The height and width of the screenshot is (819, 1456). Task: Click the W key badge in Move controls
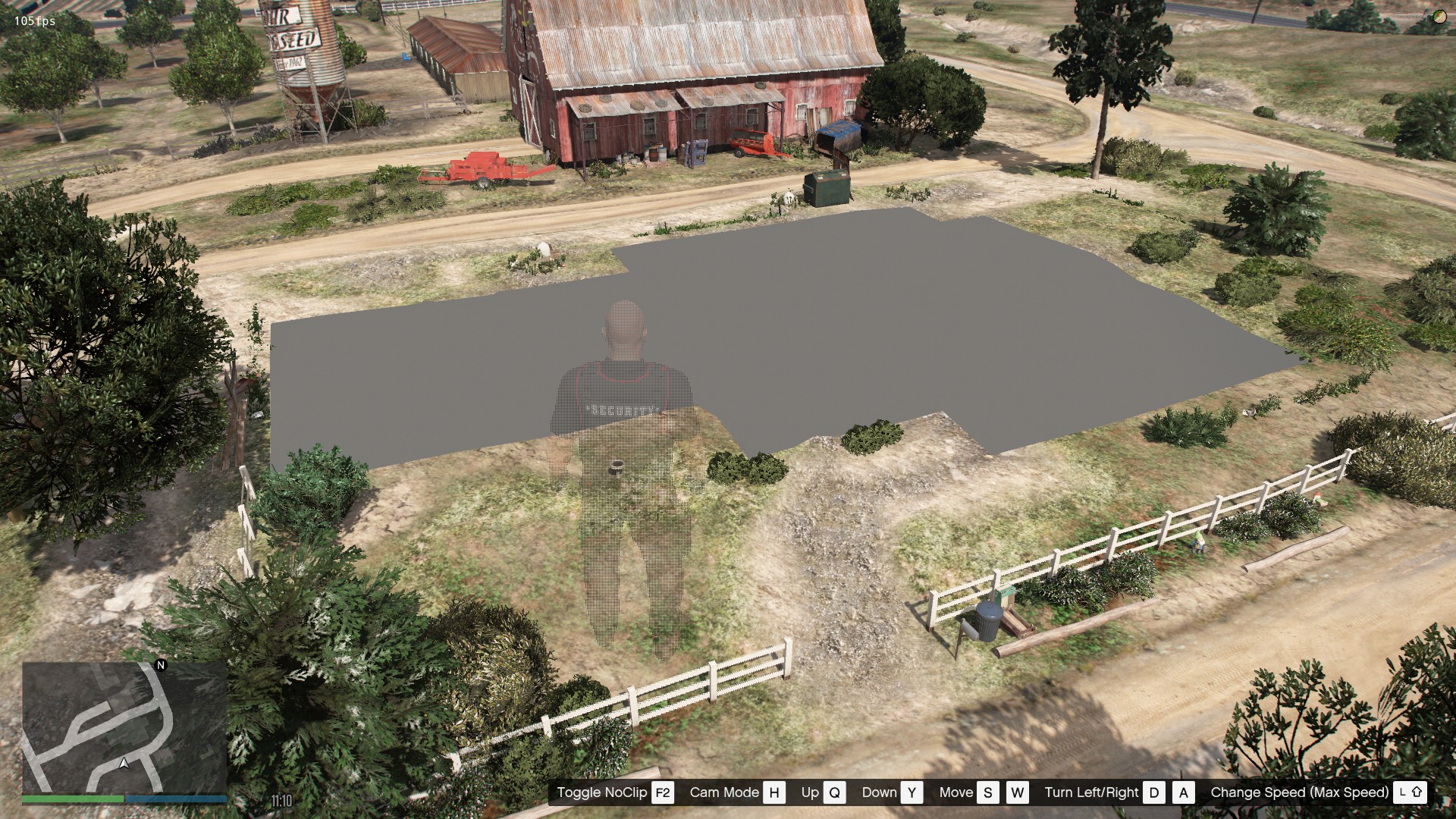tap(1018, 792)
